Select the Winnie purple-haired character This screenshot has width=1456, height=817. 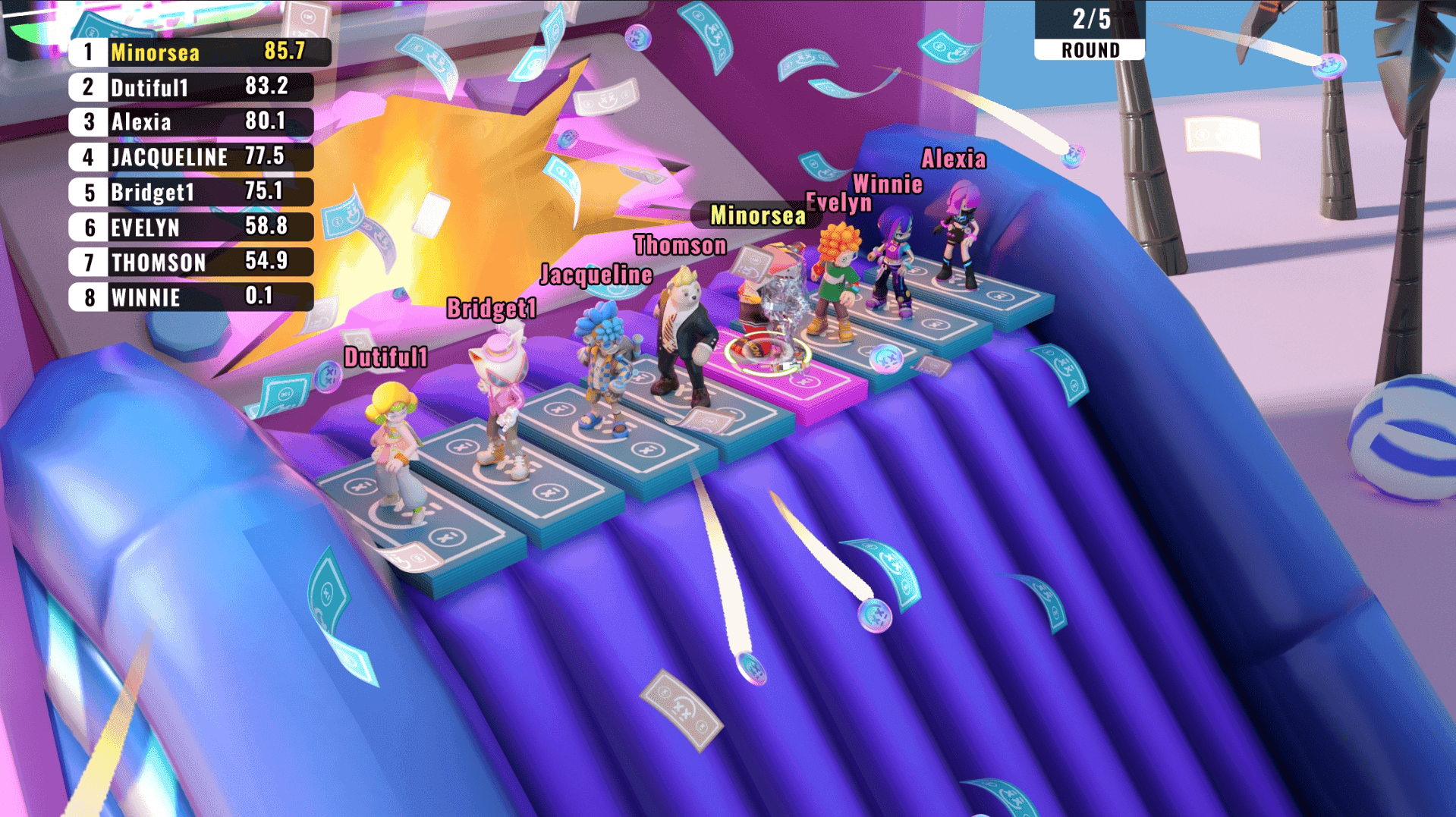coord(895,258)
